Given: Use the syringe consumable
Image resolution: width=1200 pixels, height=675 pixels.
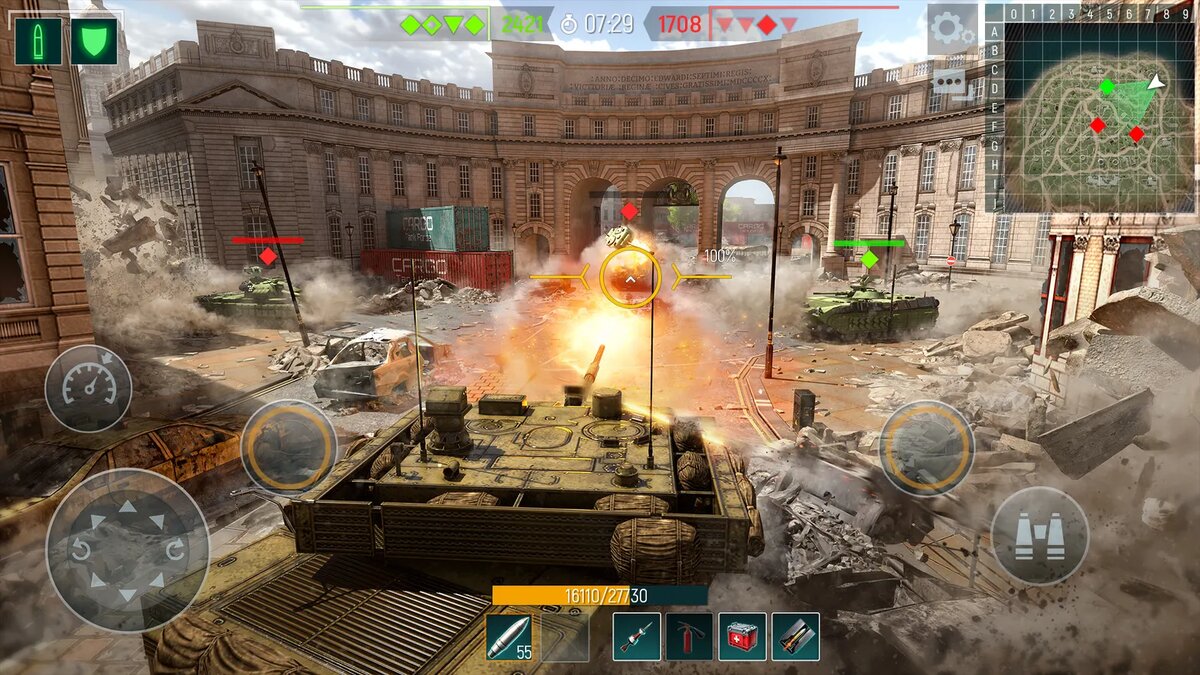Looking at the screenshot, I should (x=637, y=637).
